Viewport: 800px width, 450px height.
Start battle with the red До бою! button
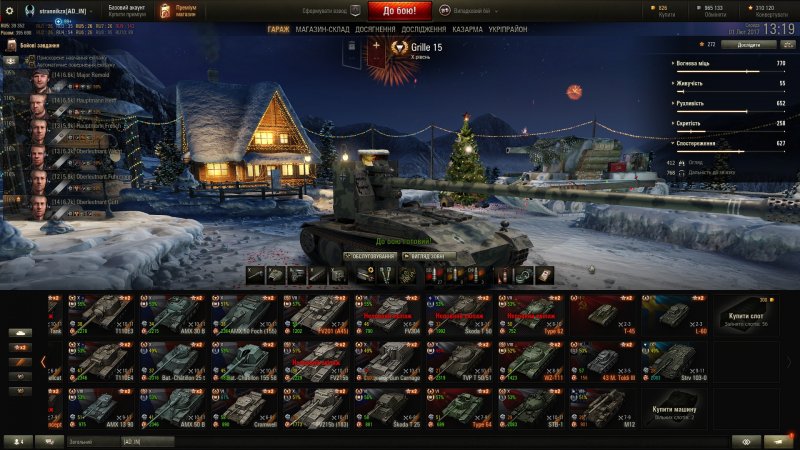pos(400,11)
